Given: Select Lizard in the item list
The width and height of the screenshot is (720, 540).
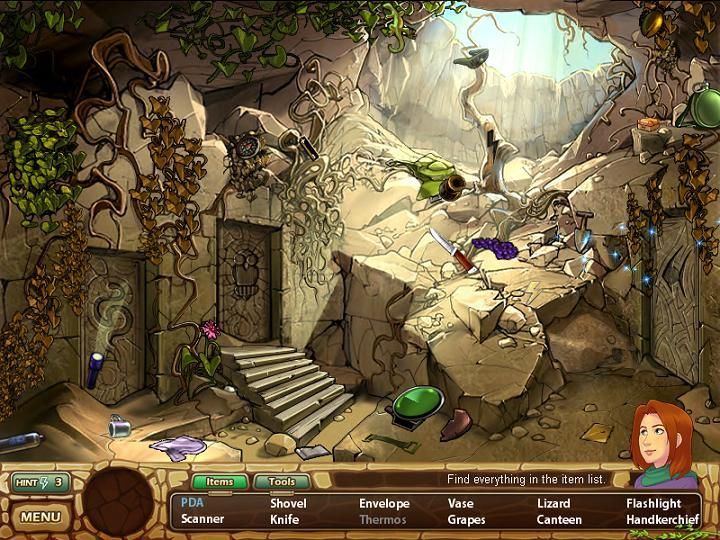Looking at the screenshot, I should [x=553, y=503].
